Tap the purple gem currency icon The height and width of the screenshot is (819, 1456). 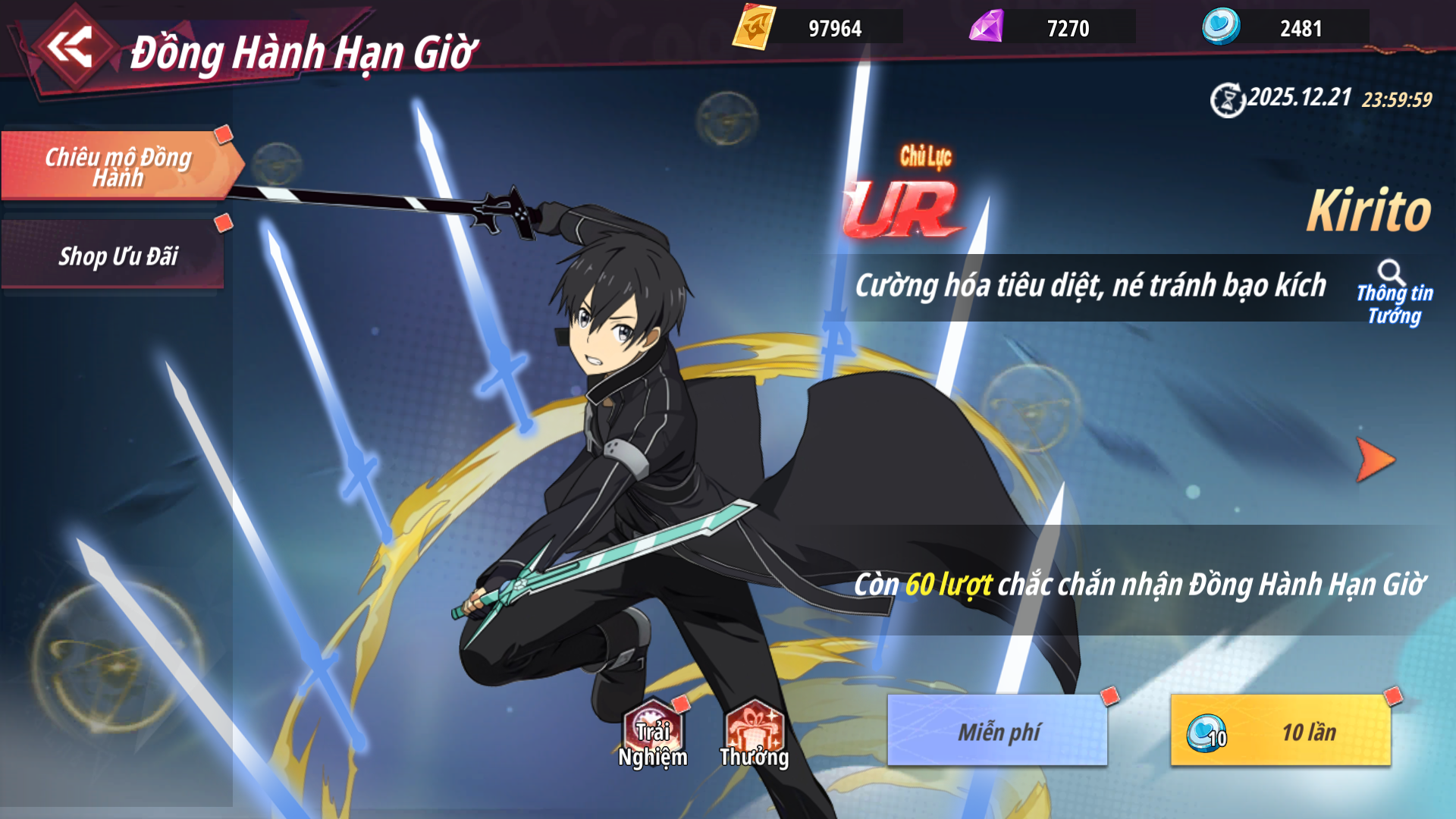coord(987,28)
